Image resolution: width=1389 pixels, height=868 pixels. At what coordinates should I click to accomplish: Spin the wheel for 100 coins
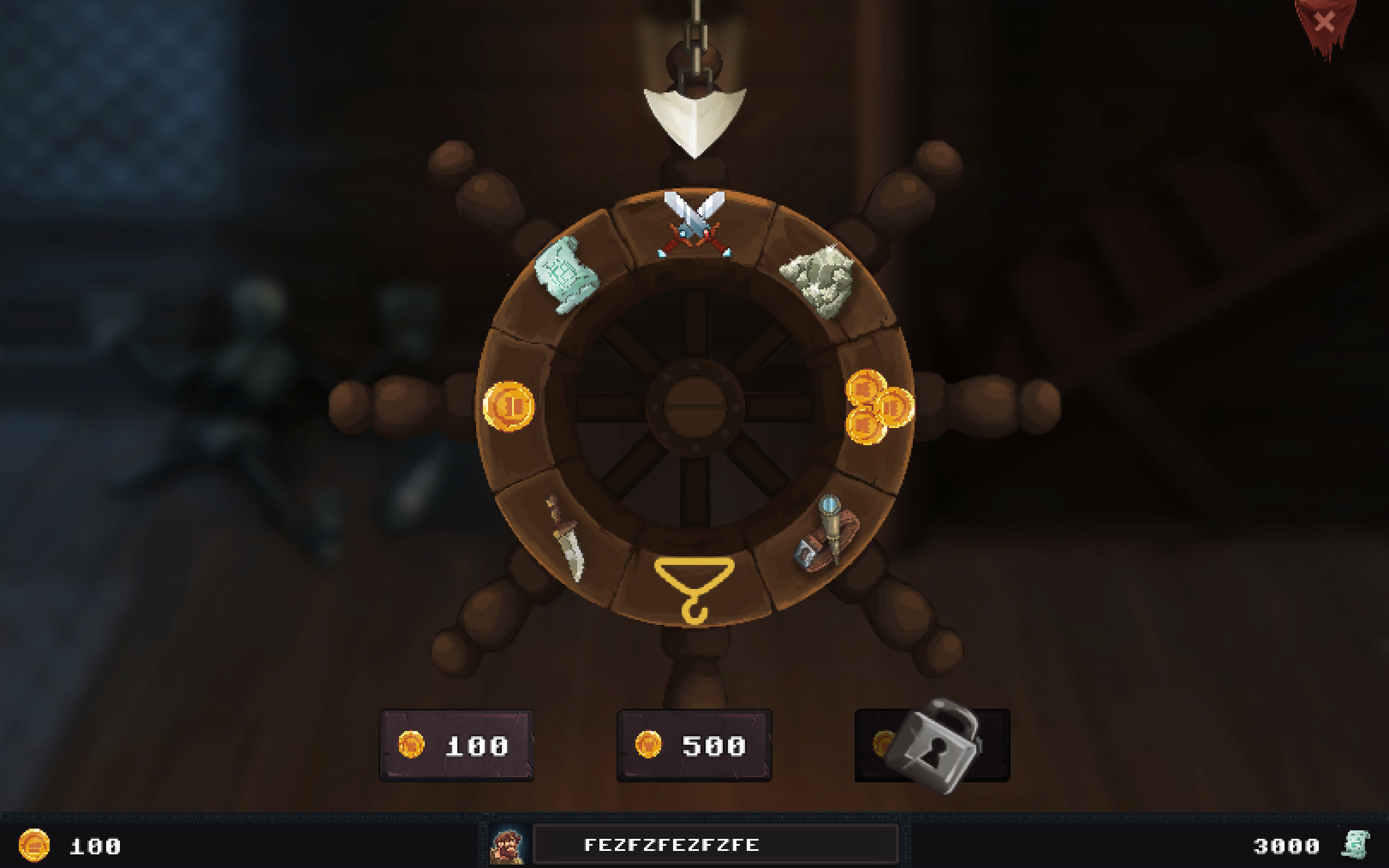click(457, 745)
